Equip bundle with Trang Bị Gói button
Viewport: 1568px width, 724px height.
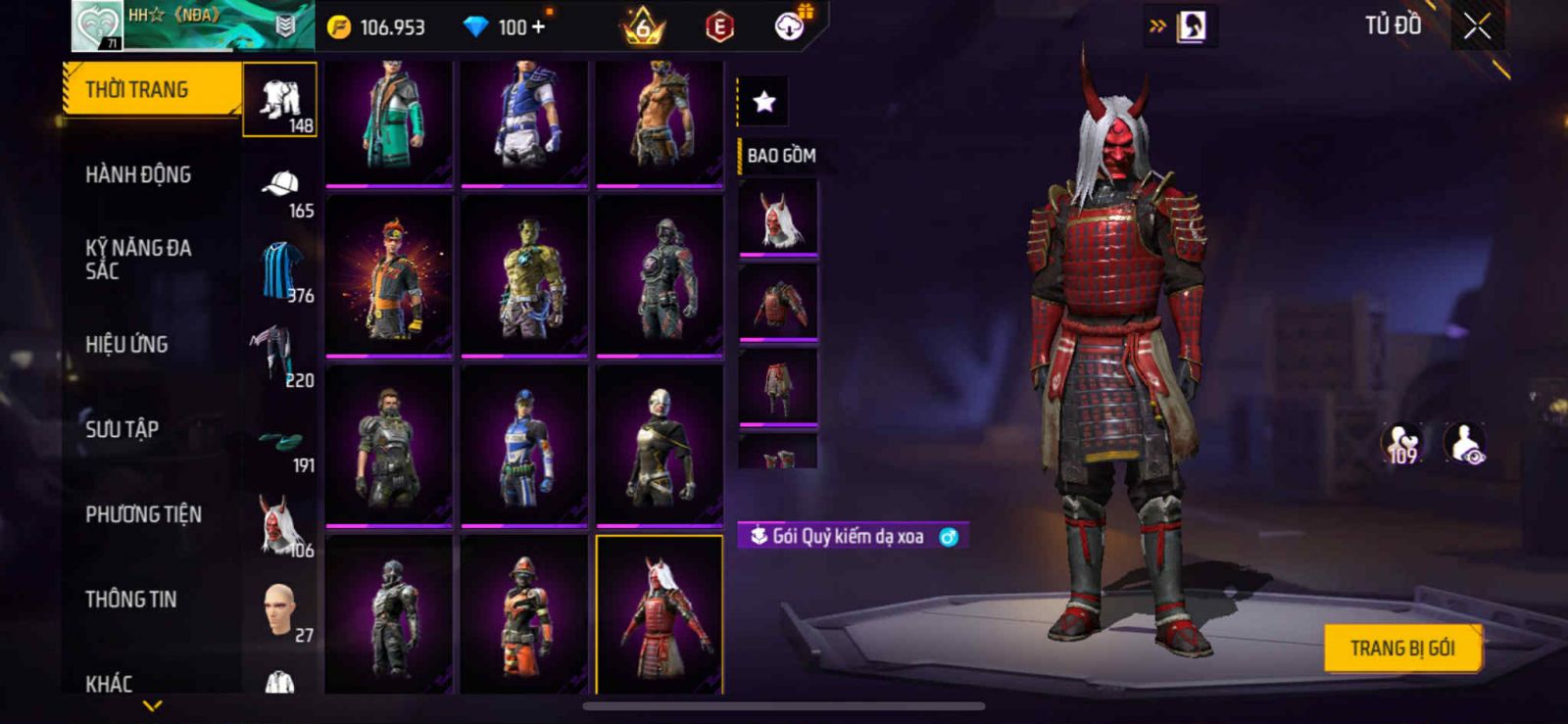click(x=1401, y=649)
